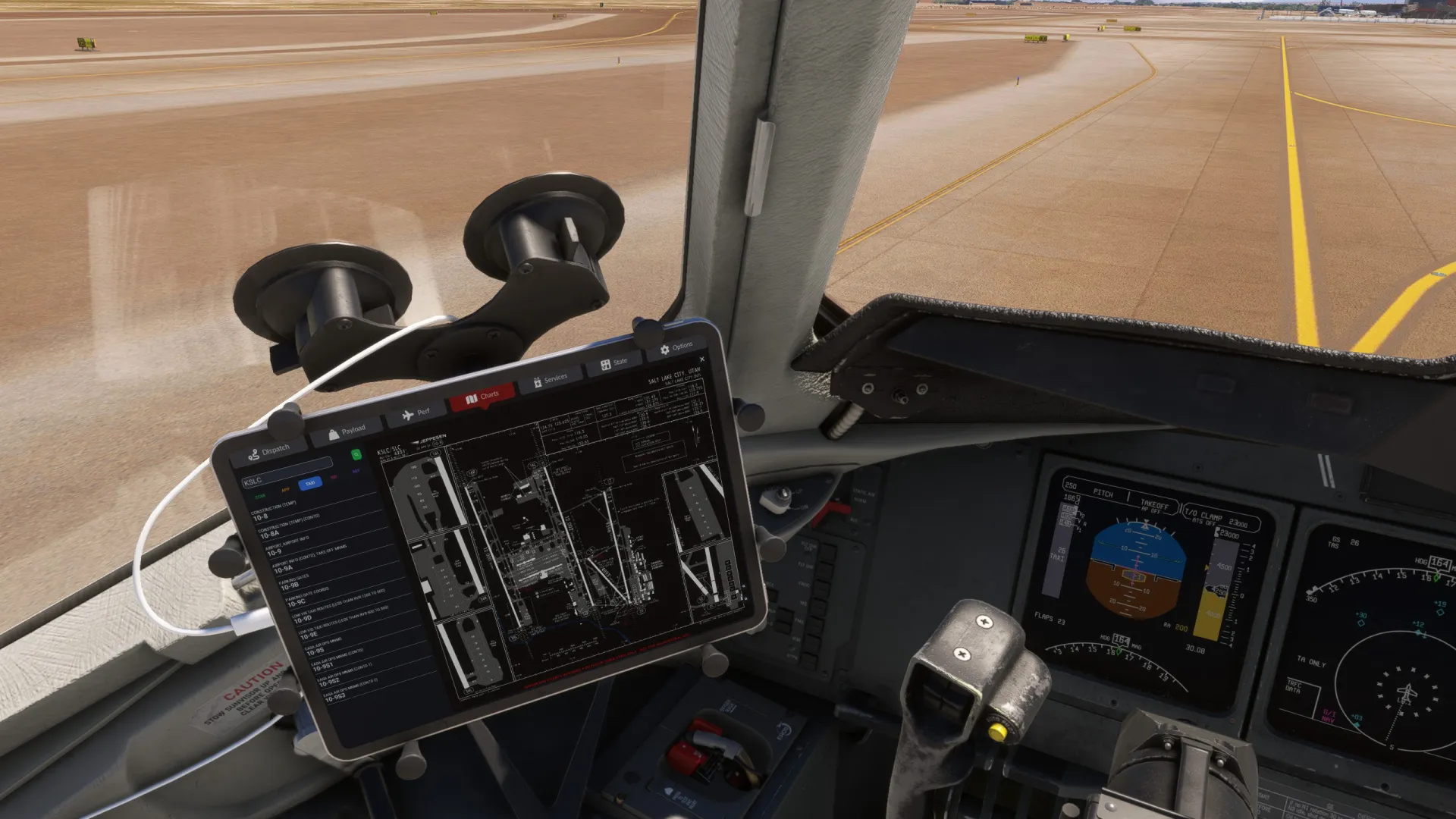The height and width of the screenshot is (819, 1456).
Task: Click the red Charts map icon
Action: coord(471,397)
